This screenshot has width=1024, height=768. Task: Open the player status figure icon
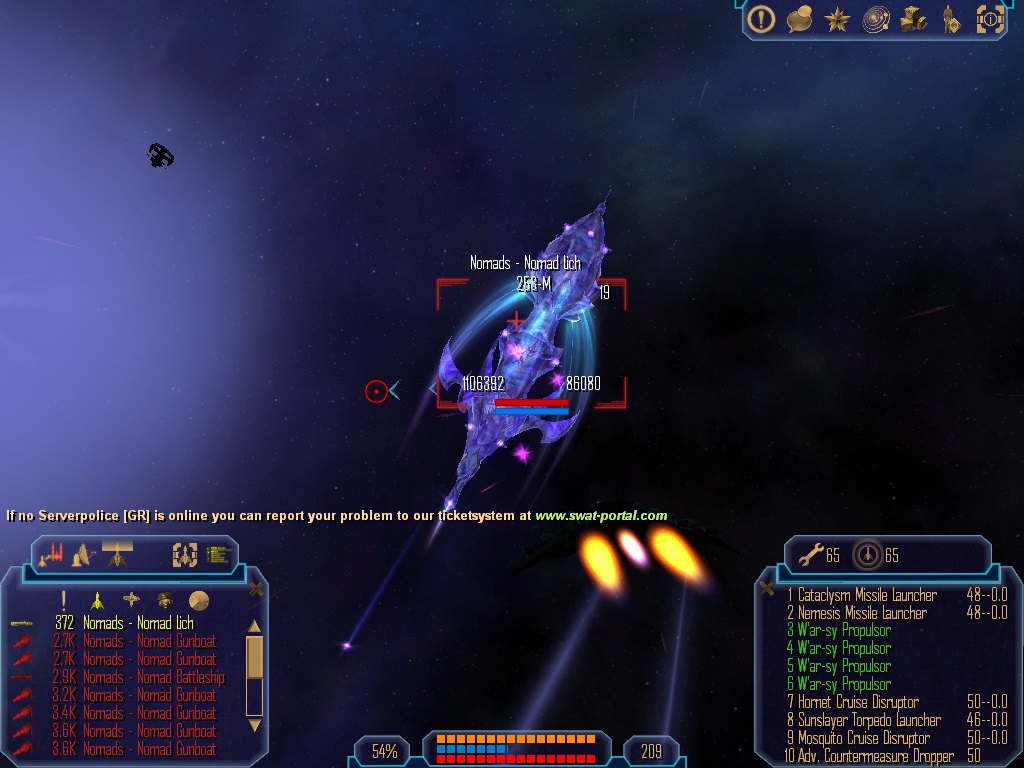(x=950, y=19)
